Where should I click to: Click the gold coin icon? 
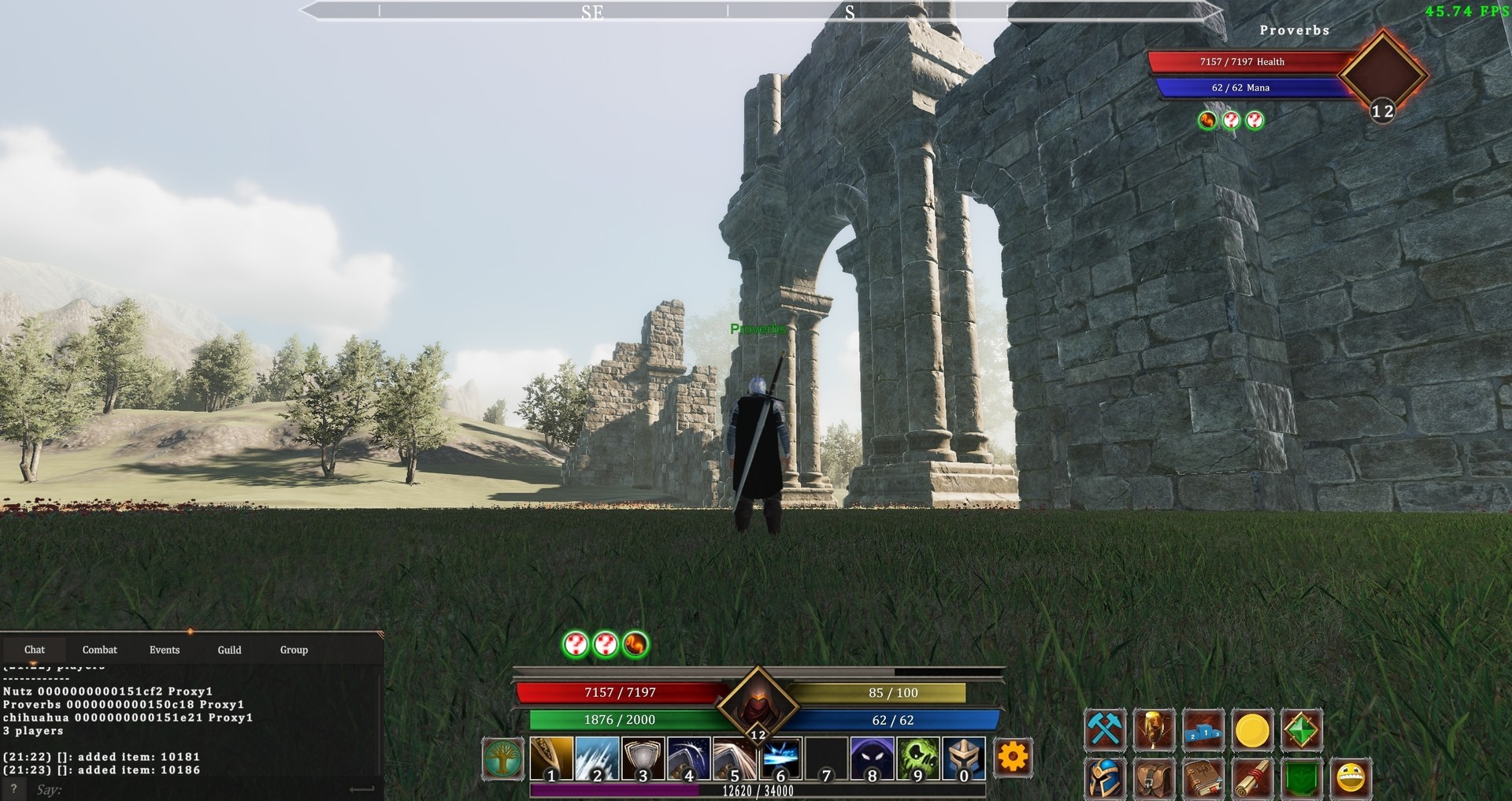point(1252,731)
